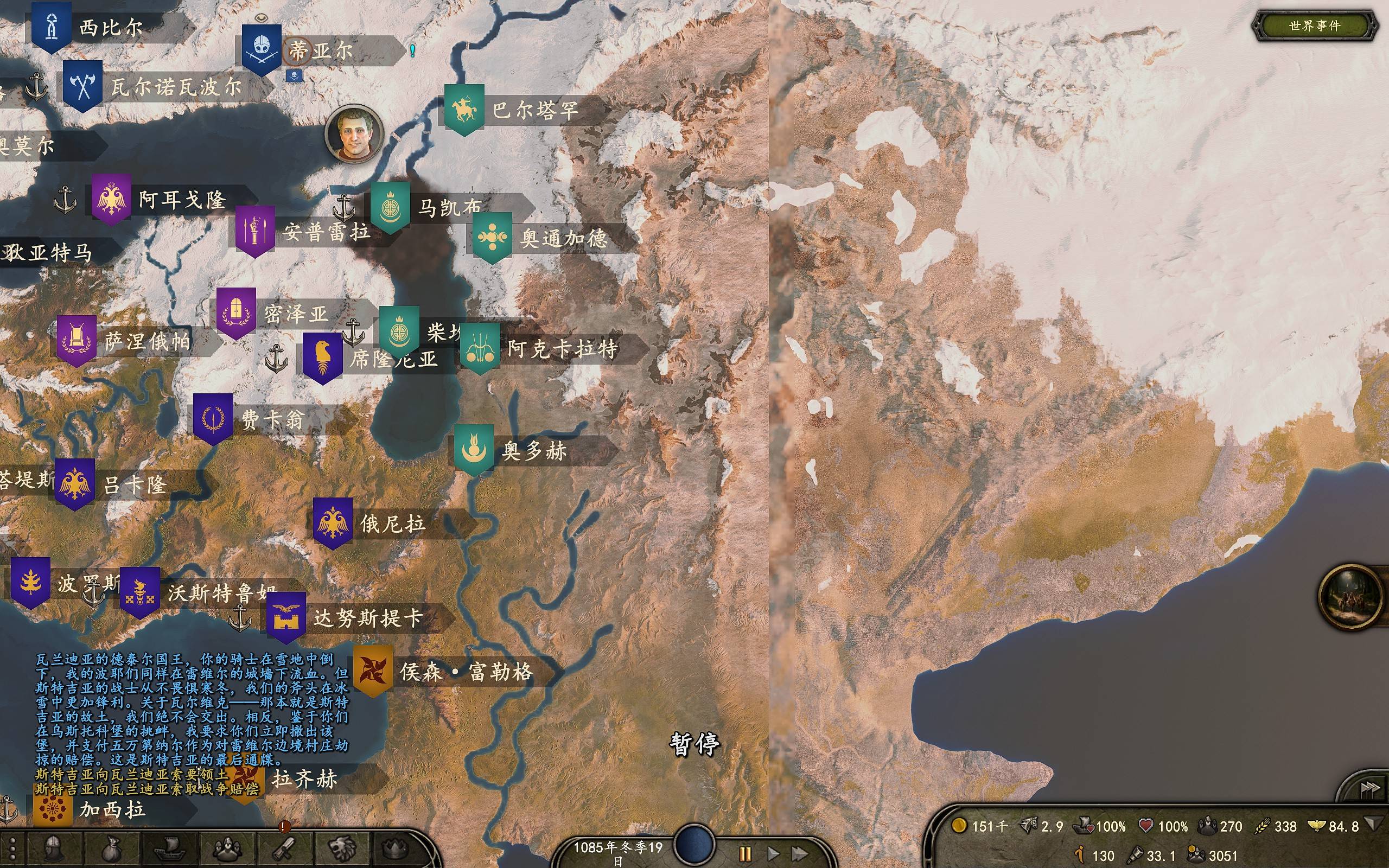Select the 奥多赫 settlement nameplate
The width and height of the screenshot is (1389, 868).
pyautogui.click(x=534, y=451)
